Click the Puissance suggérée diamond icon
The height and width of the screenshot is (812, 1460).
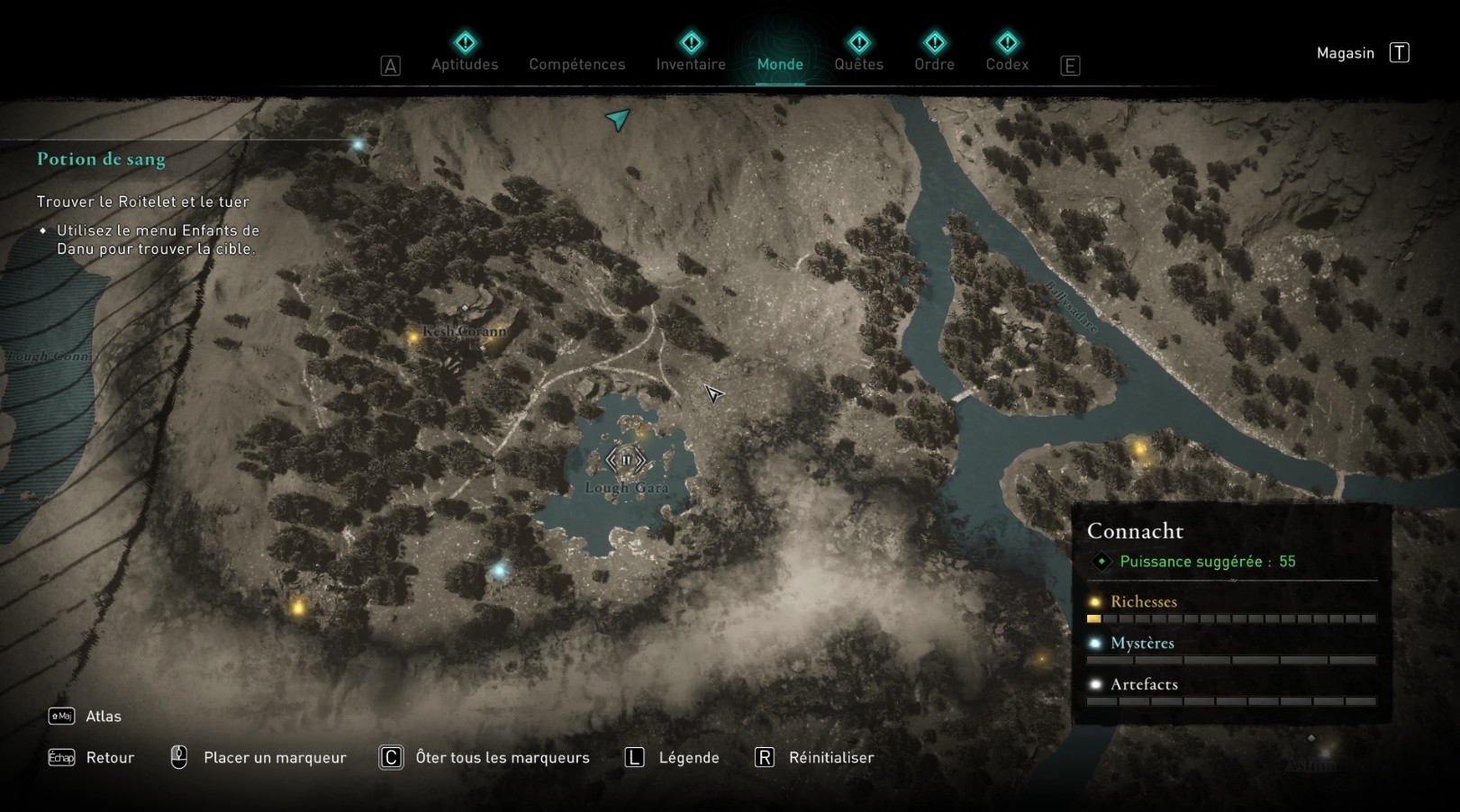pos(1100,561)
